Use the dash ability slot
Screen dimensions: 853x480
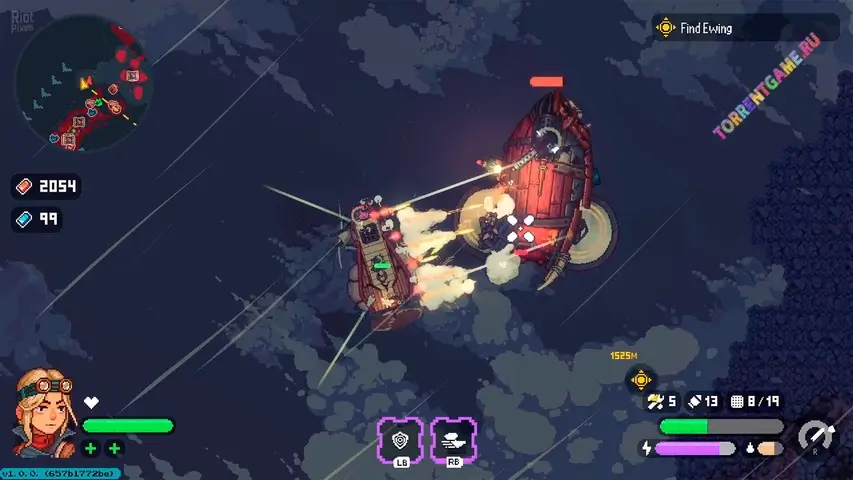453,439
